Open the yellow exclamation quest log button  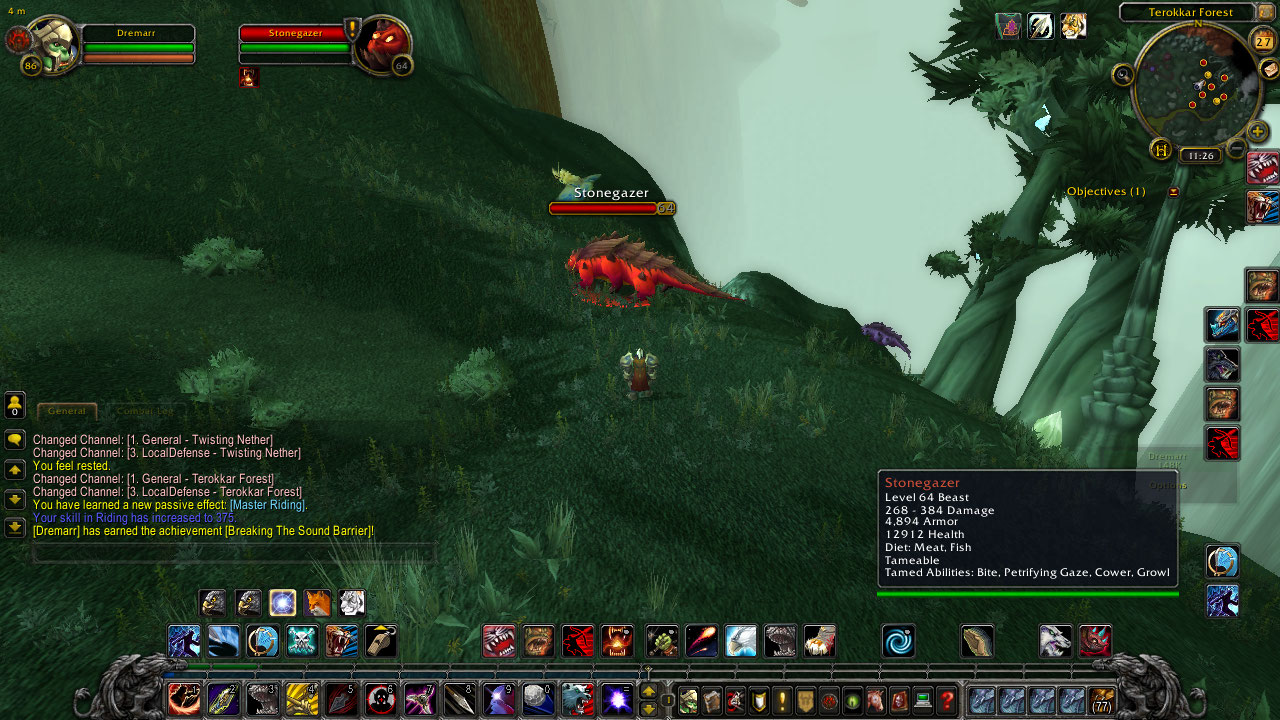tap(782, 701)
